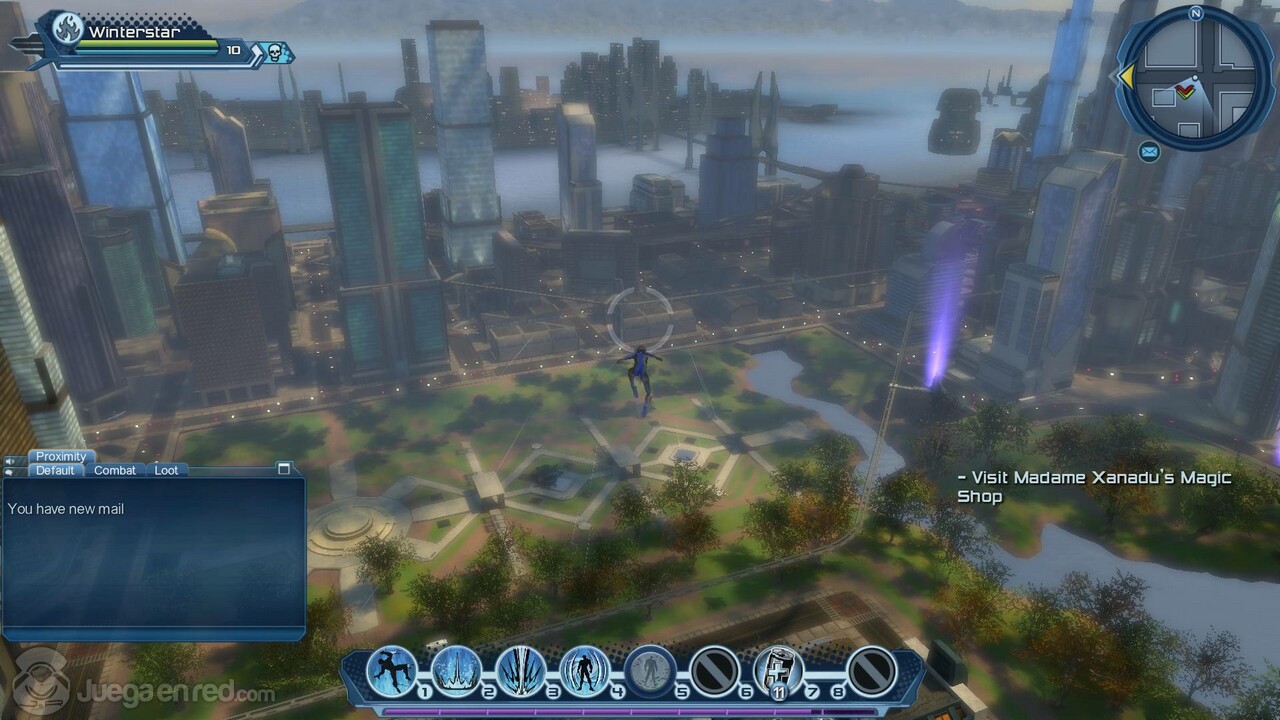Viewport: 1280px width, 720px height.
Task: Click the Visit Madame Xanadu's Magic Shop objective
Action: coord(1093,487)
